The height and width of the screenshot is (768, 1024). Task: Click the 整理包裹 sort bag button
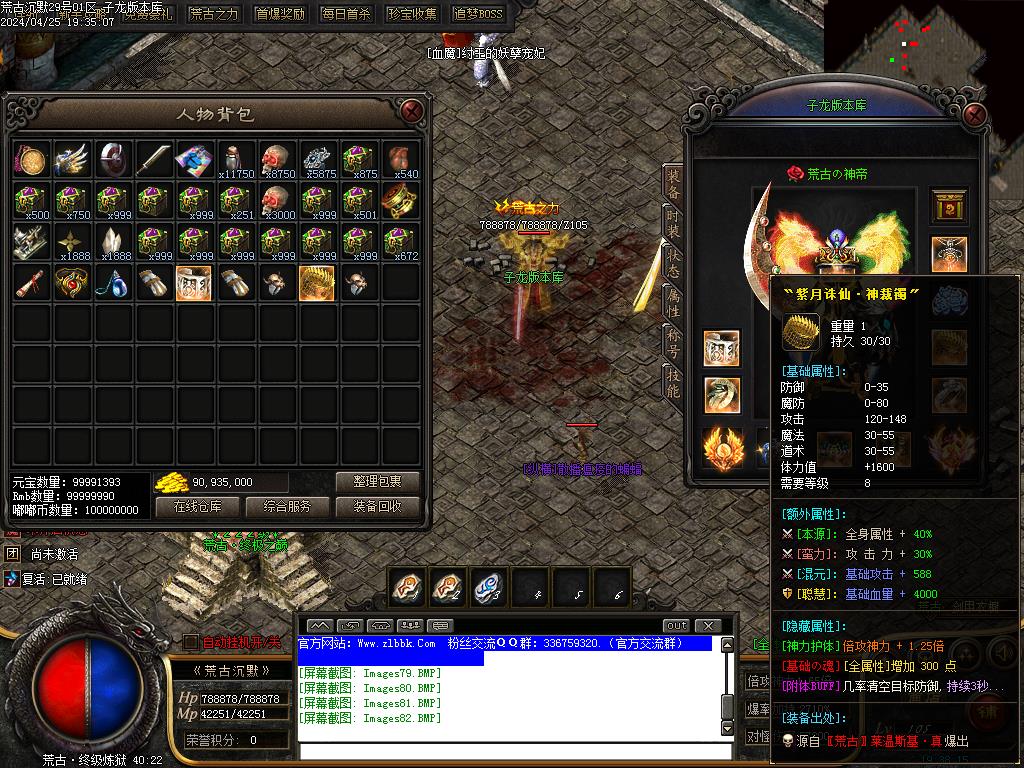coord(377,481)
